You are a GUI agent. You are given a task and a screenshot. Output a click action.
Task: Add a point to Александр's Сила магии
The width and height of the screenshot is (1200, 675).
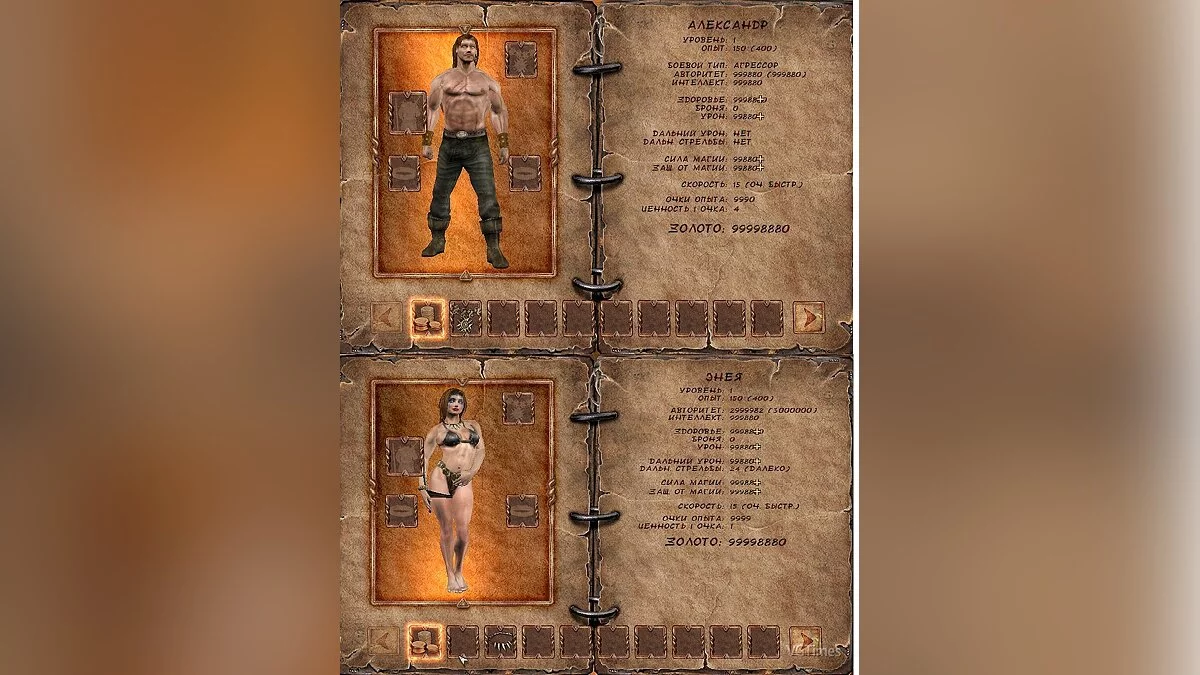pyautogui.click(x=760, y=159)
